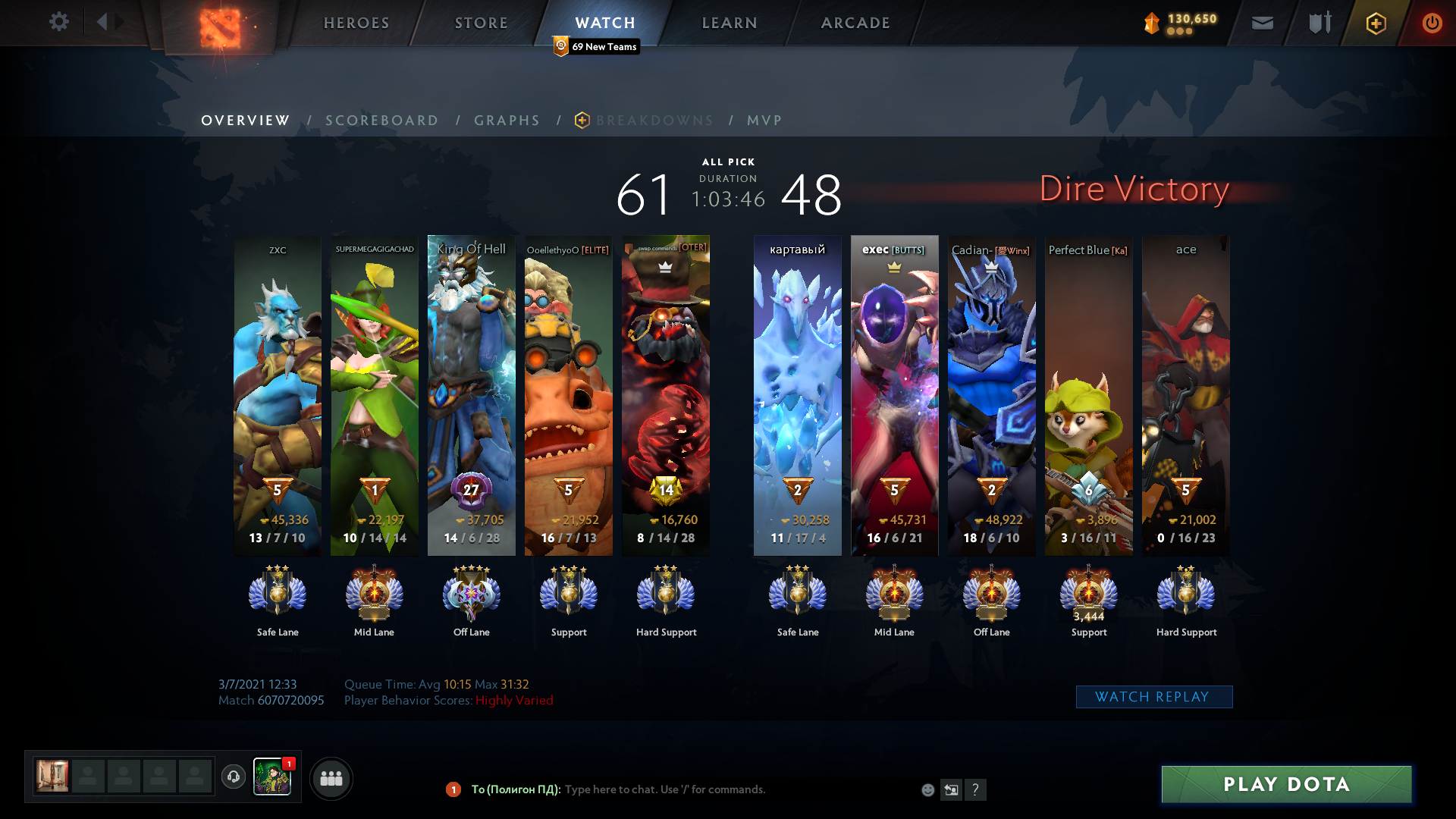The height and width of the screenshot is (819, 1456).
Task: Click the red power quit button
Action: tap(1432, 24)
